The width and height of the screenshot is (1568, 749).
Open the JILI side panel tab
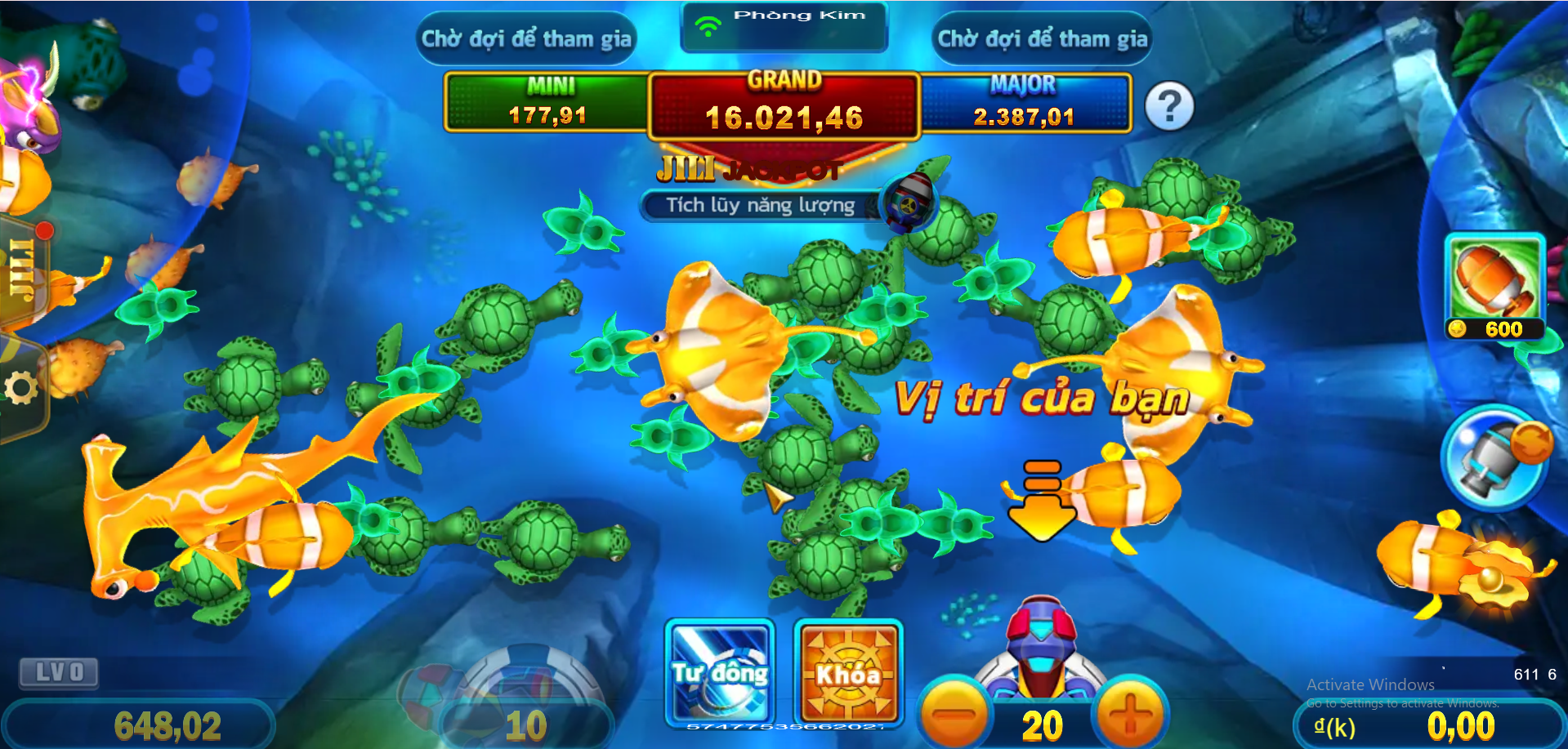23,270
